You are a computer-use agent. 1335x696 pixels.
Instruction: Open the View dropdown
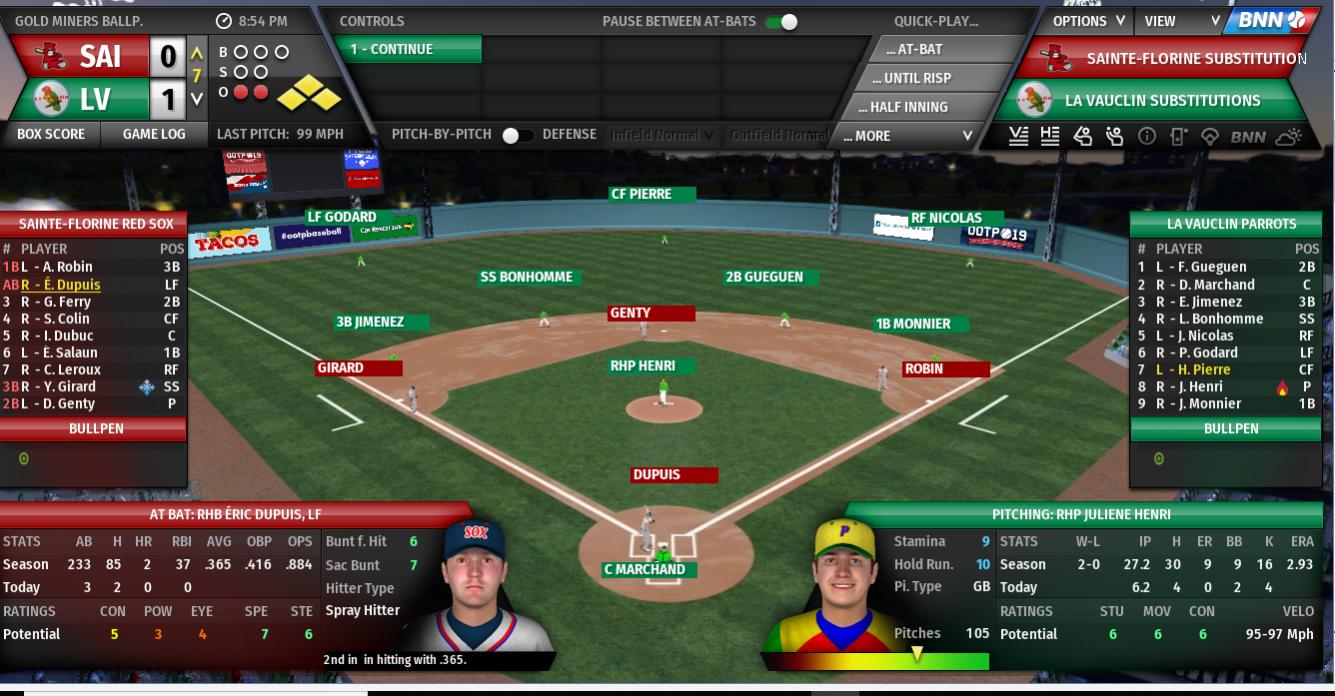[1183, 21]
